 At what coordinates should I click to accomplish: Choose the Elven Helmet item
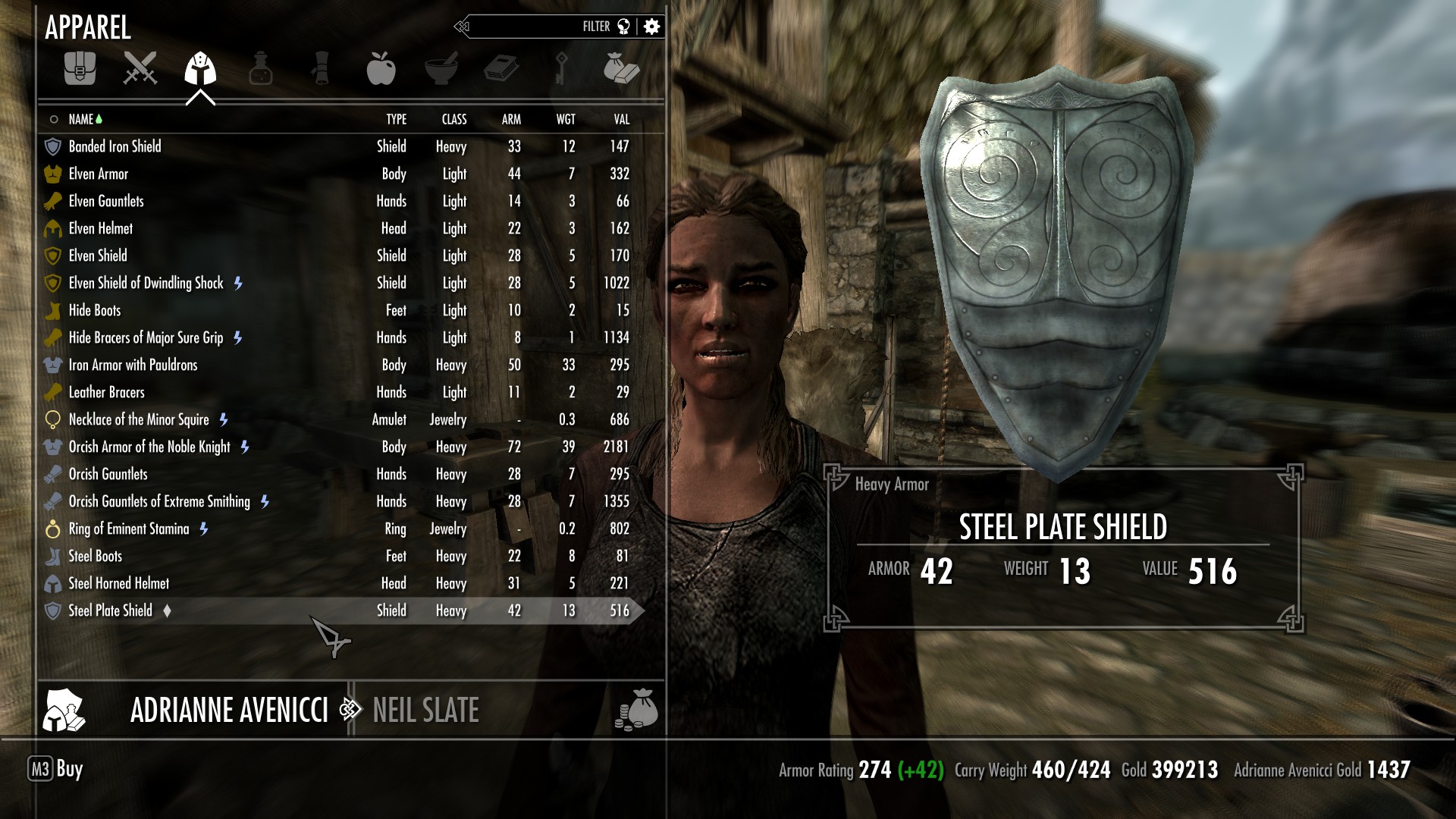(x=101, y=228)
